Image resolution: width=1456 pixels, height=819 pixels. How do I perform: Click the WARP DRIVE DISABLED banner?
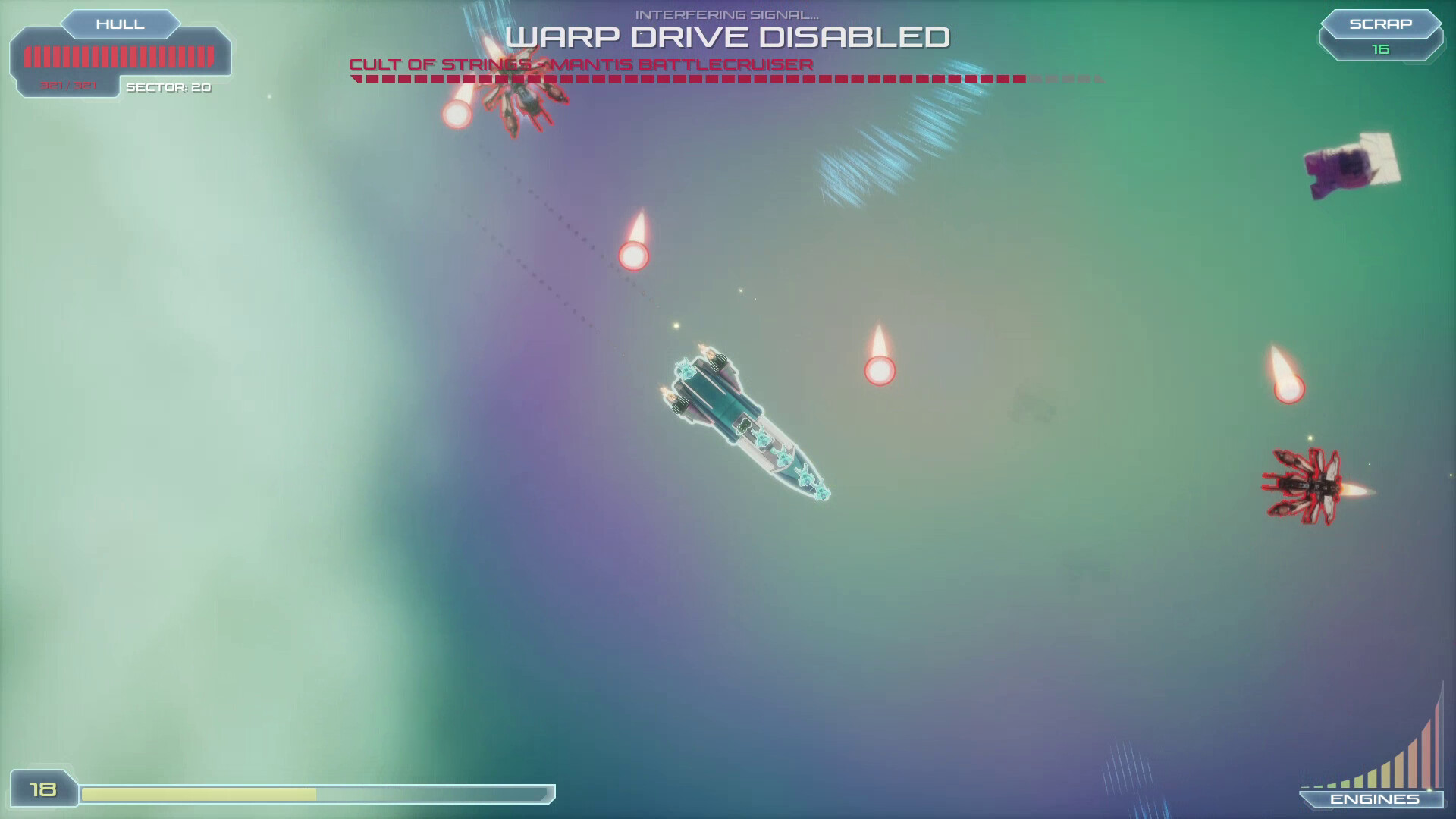click(x=728, y=35)
